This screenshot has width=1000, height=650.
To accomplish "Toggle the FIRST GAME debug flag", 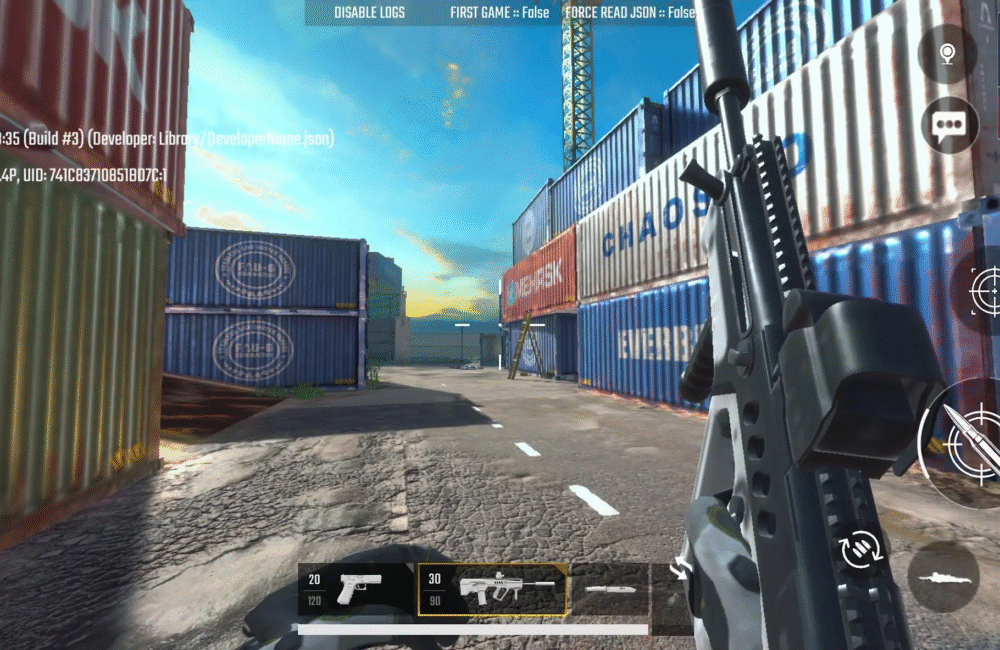I will pos(499,13).
